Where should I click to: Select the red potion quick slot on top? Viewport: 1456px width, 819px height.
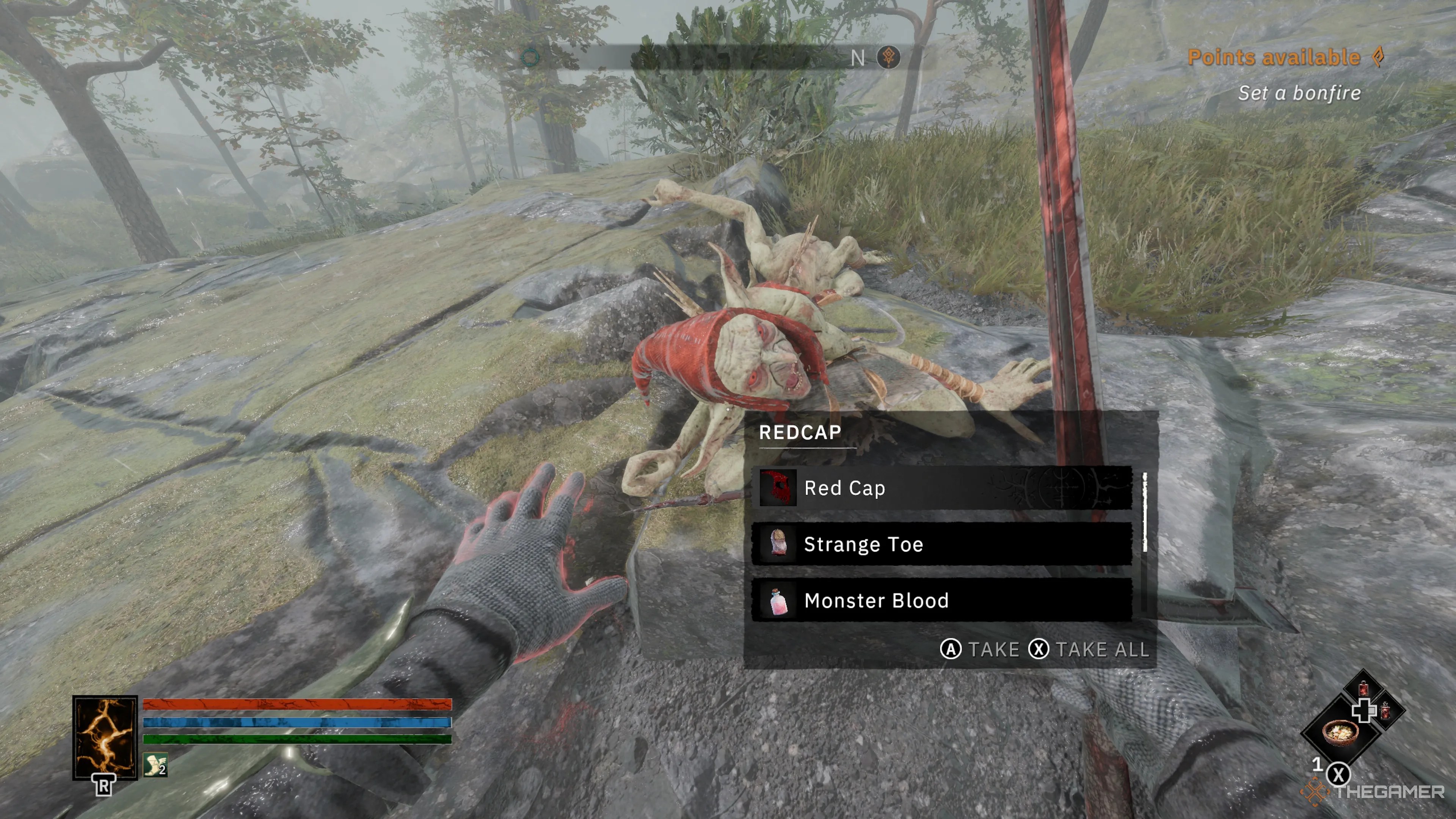coord(1363,688)
